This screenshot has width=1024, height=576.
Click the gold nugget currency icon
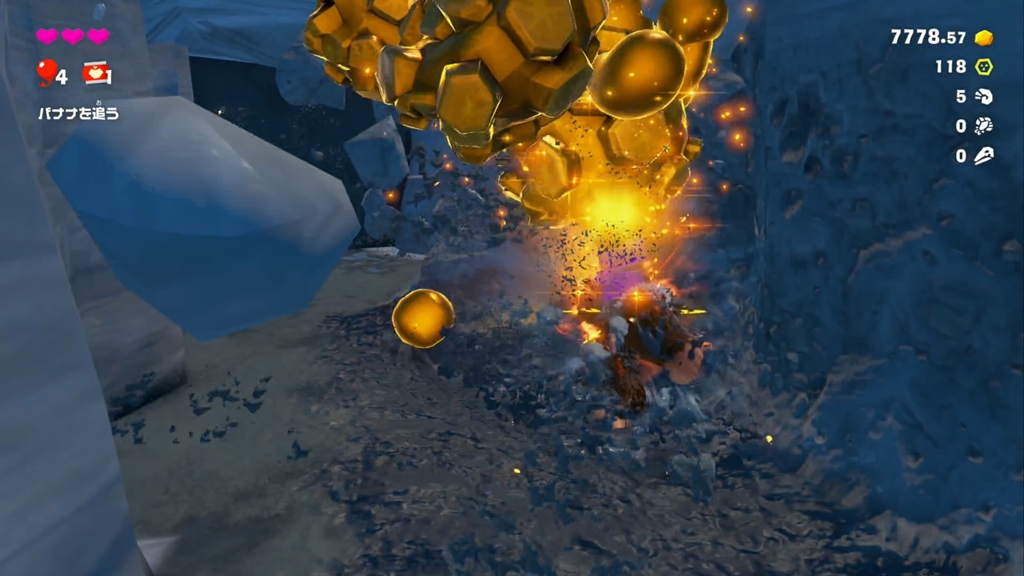(x=984, y=37)
